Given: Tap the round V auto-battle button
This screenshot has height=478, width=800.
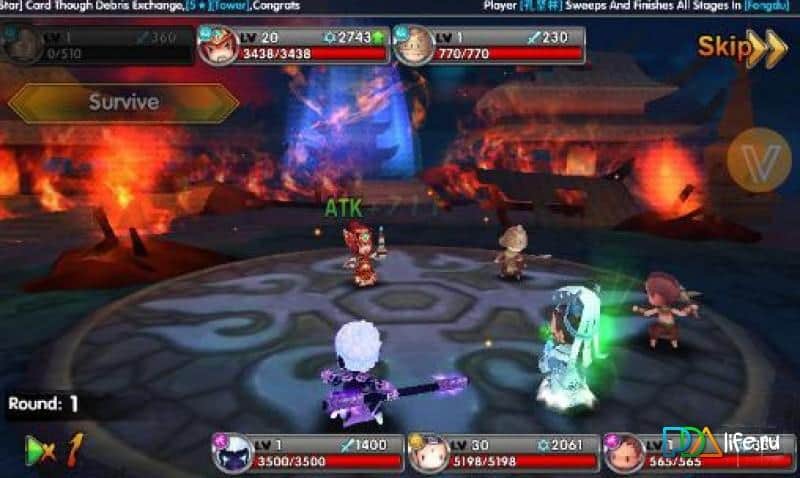Looking at the screenshot, I should (758, 163).
